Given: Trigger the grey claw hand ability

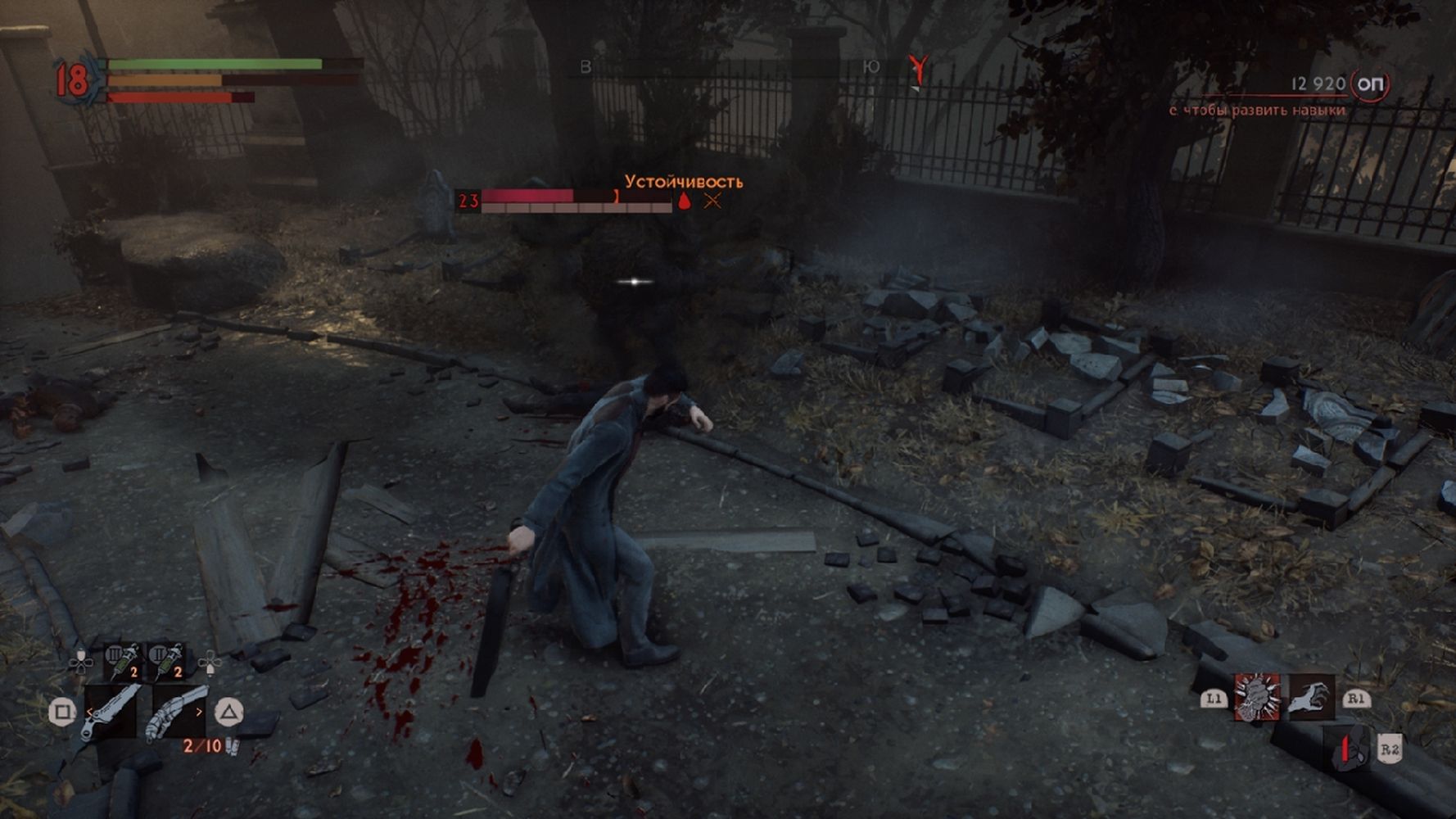Looking at the screenshot, I should [1311, 698].
